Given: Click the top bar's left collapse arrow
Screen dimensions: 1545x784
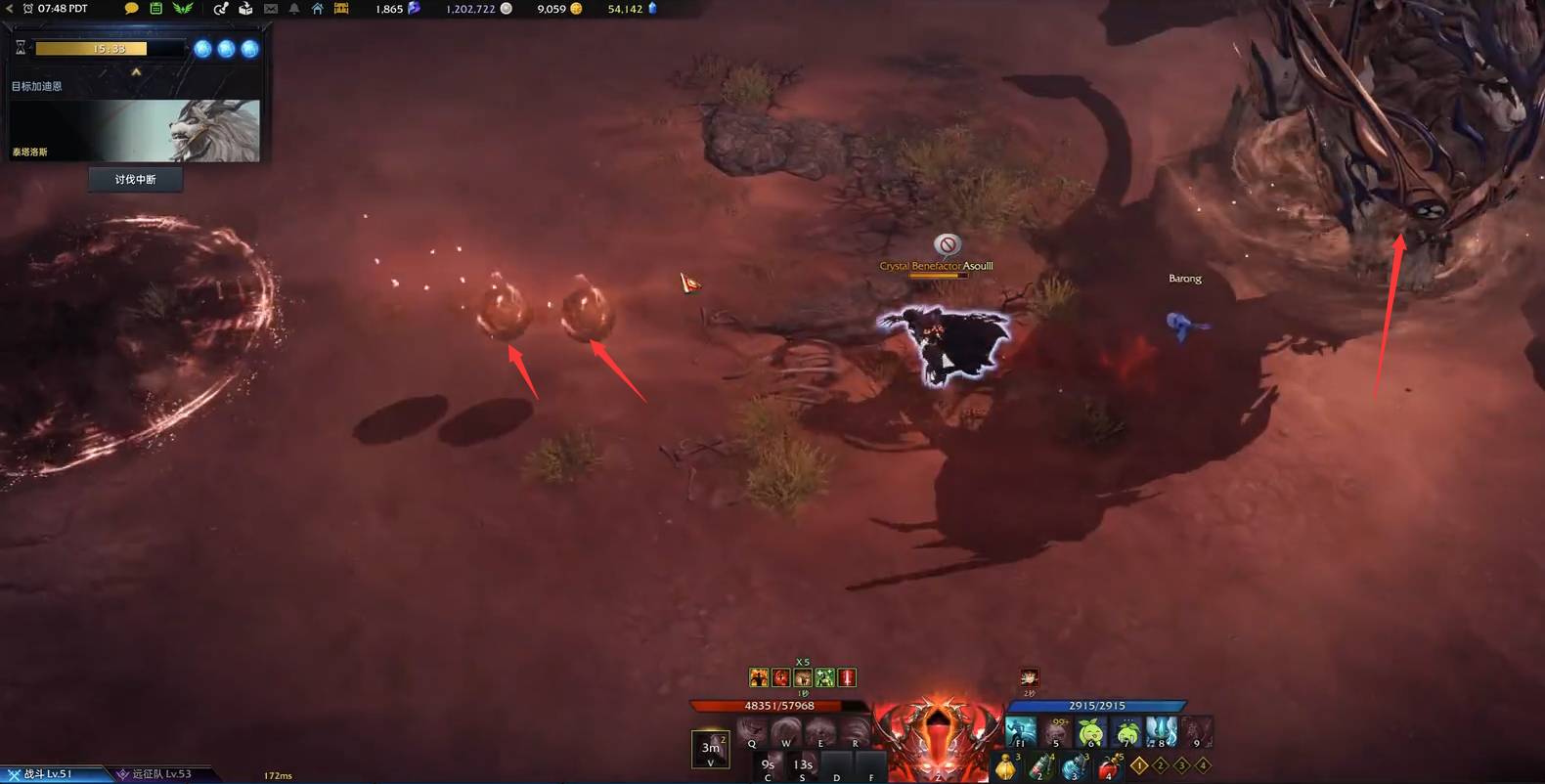Looking at the screenshot, I should (x=11, y=9).
